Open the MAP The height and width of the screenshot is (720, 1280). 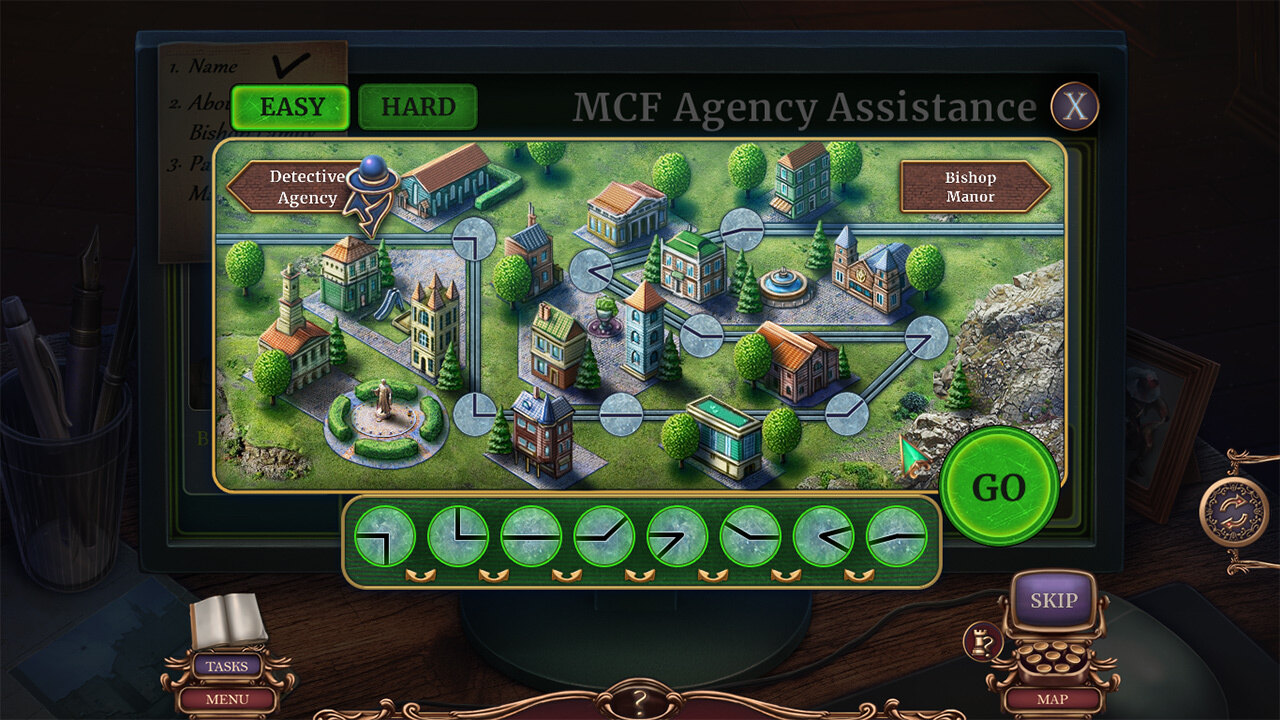click(1053, 699)
